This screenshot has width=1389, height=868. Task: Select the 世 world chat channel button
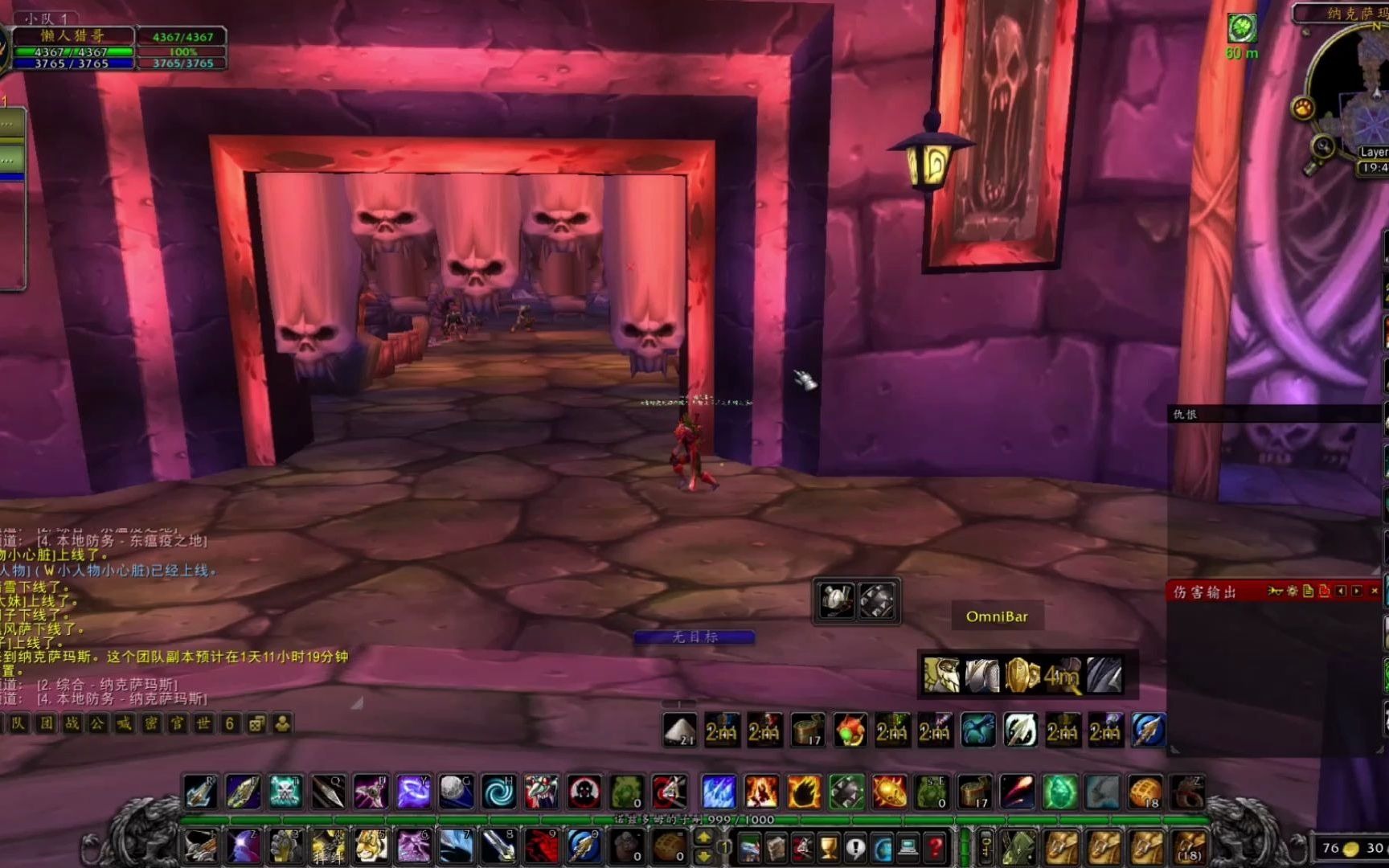[x=205, y=723]
